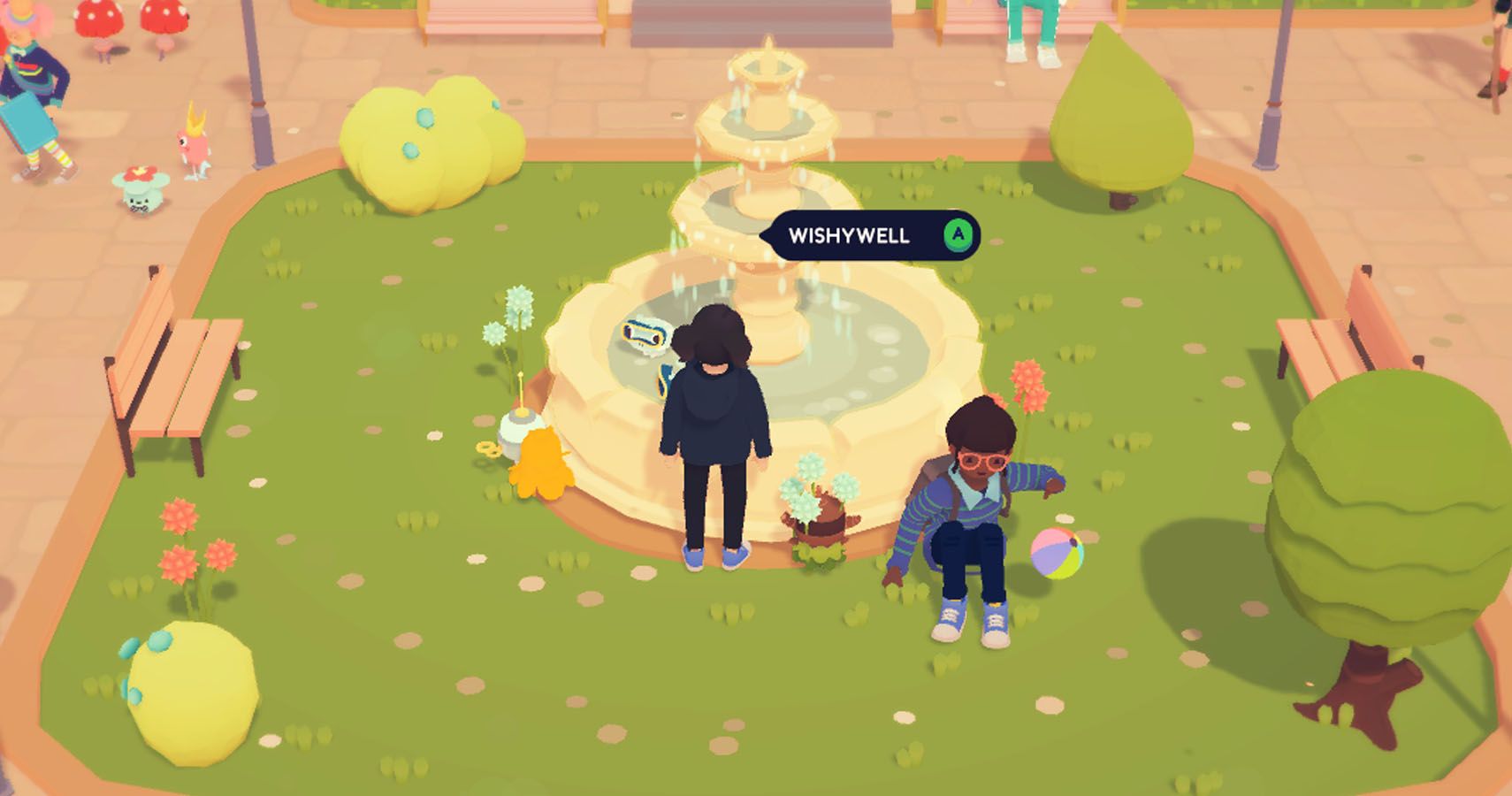Click the player character in black hoodie
The image size is (1512, 796).
tap(716, 425)
